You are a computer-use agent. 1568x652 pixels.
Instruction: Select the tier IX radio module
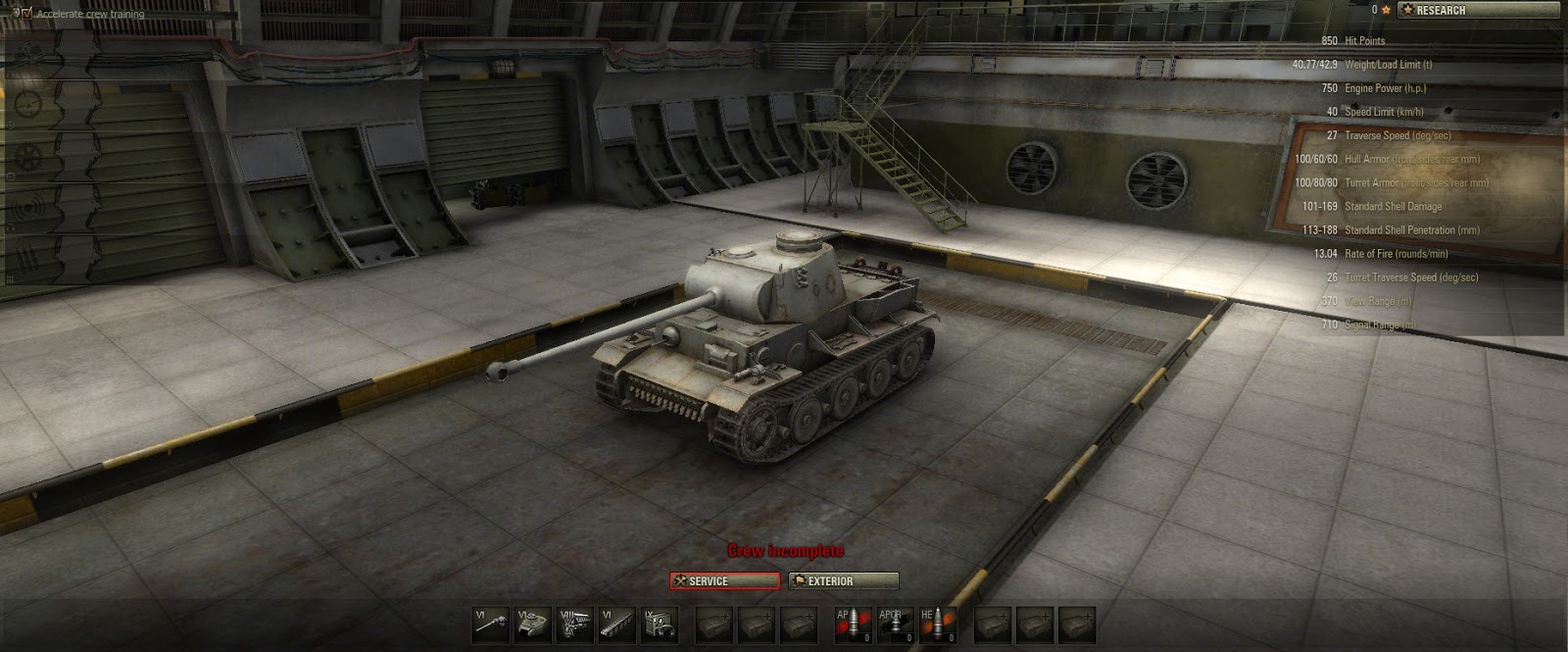660,625
